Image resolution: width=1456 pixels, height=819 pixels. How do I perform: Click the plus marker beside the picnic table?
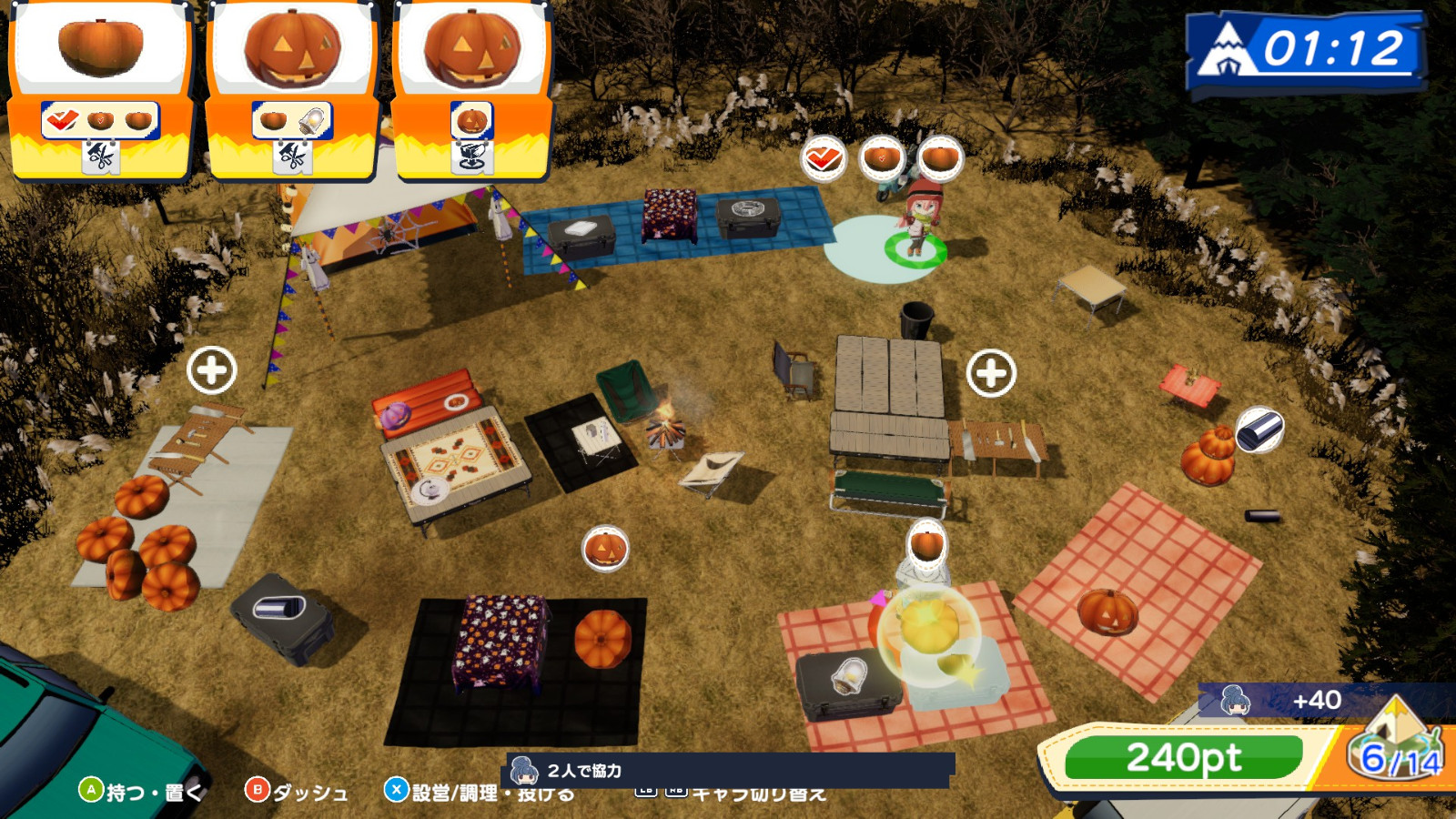[991, 373]
